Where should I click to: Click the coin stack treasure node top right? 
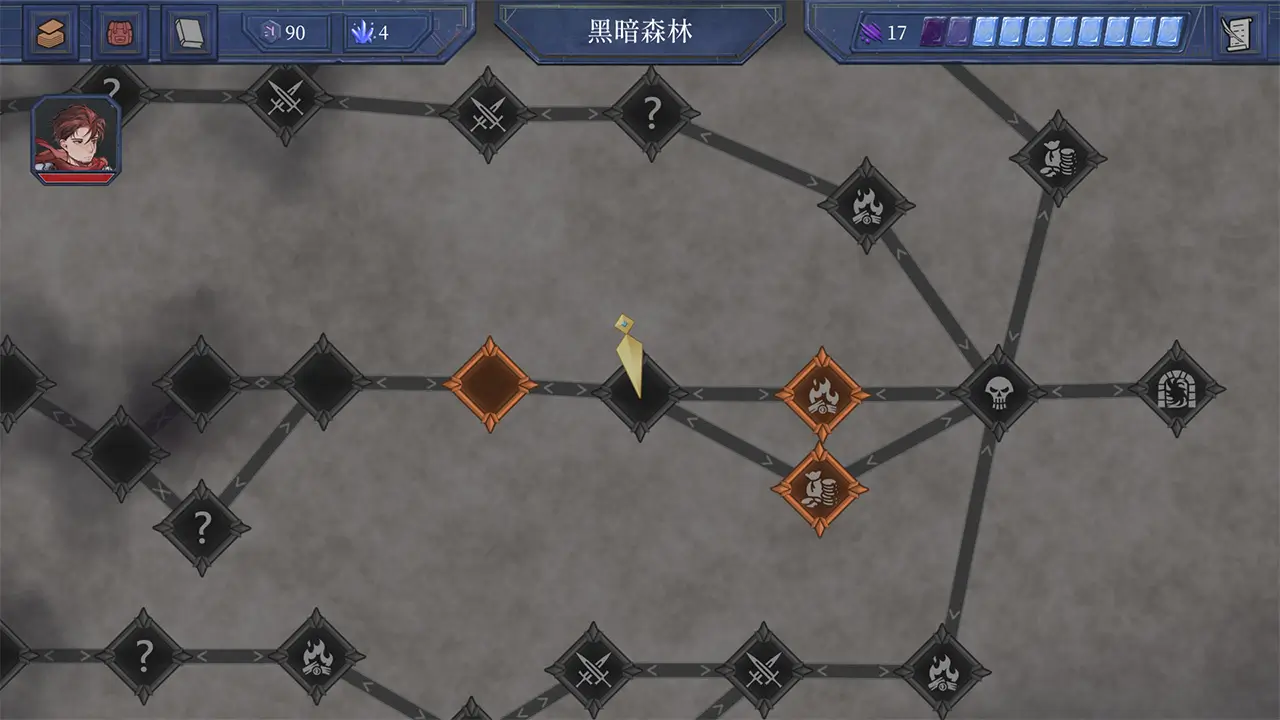coord(1058,158)
